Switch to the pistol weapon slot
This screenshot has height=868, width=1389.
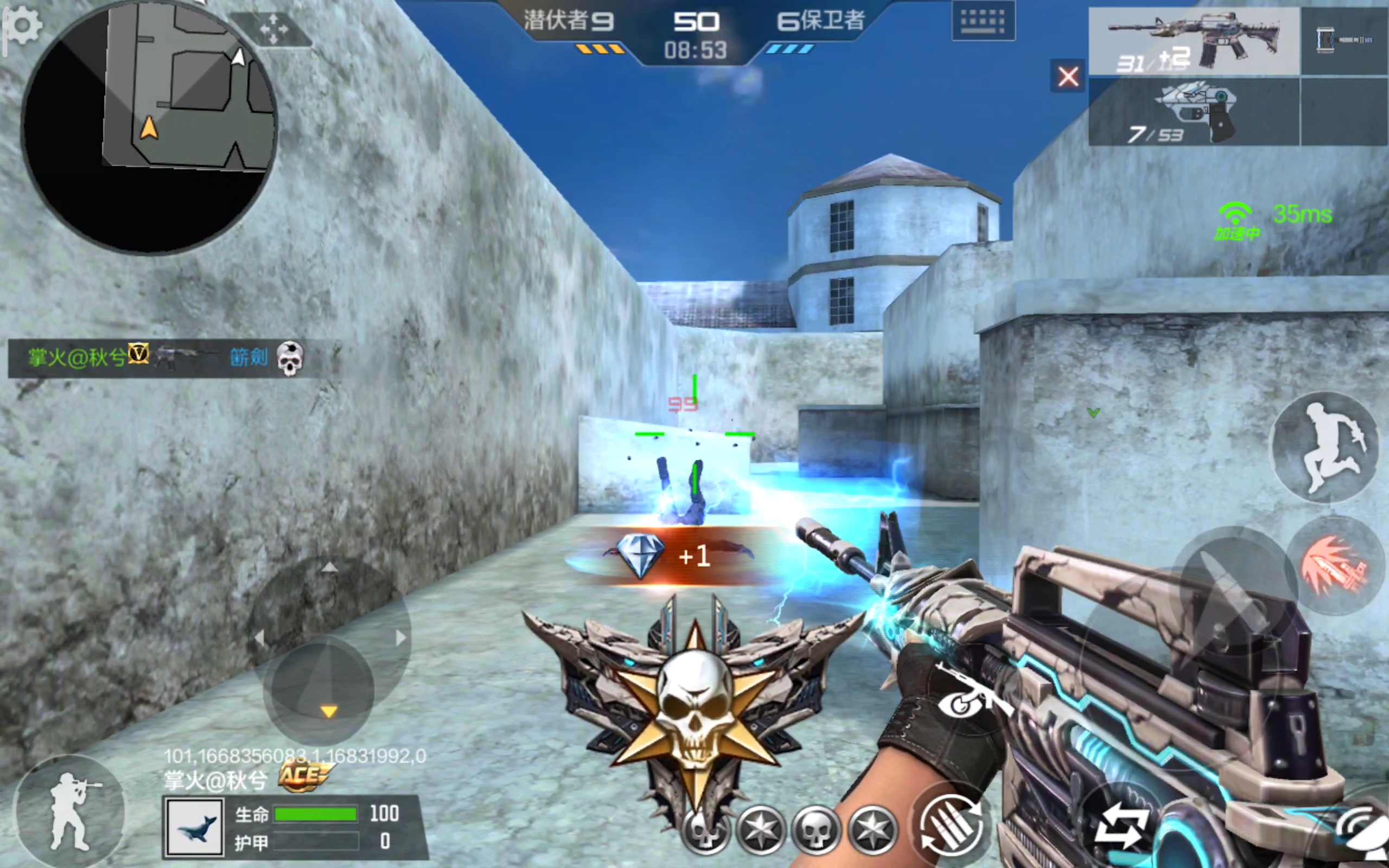[x=1194, y=112]
